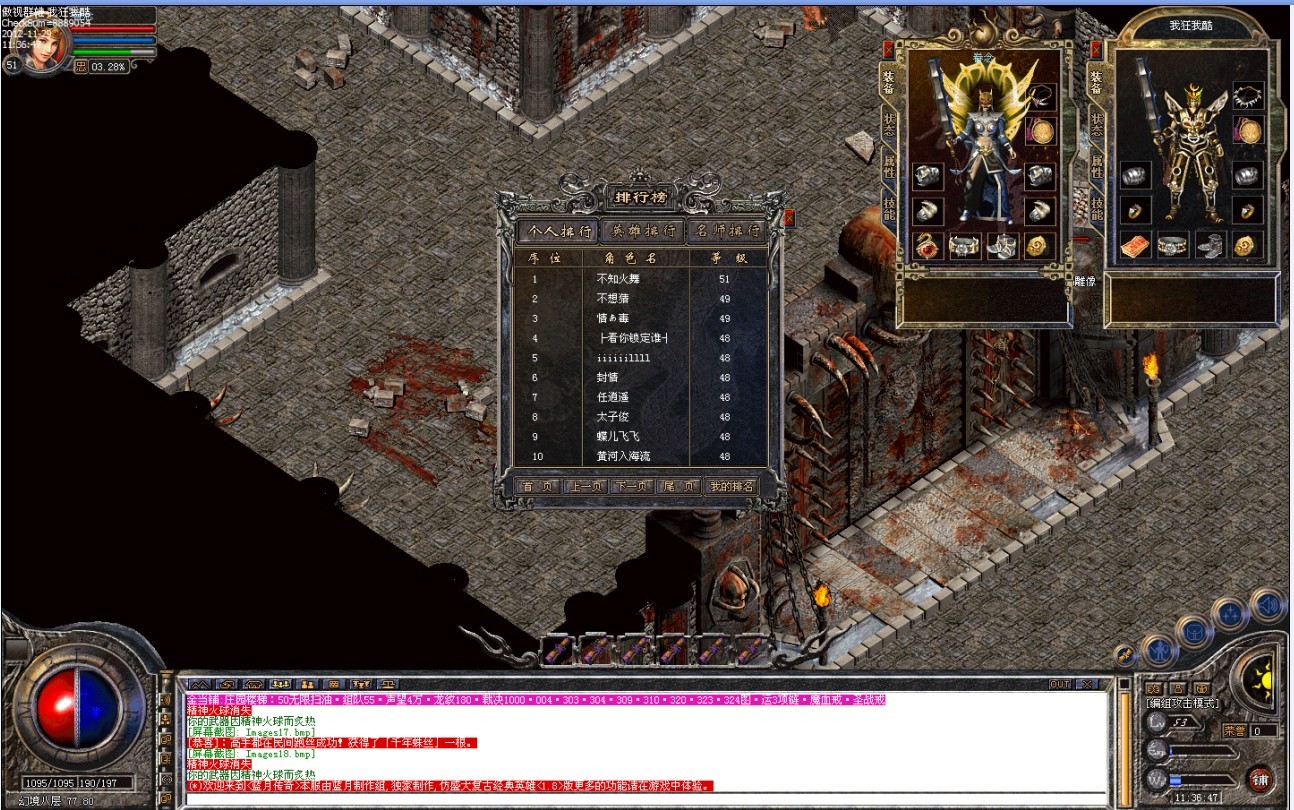The image size is (1294, 810).
Task: Jump to last page with 尾页
Action: pos(678,487)
